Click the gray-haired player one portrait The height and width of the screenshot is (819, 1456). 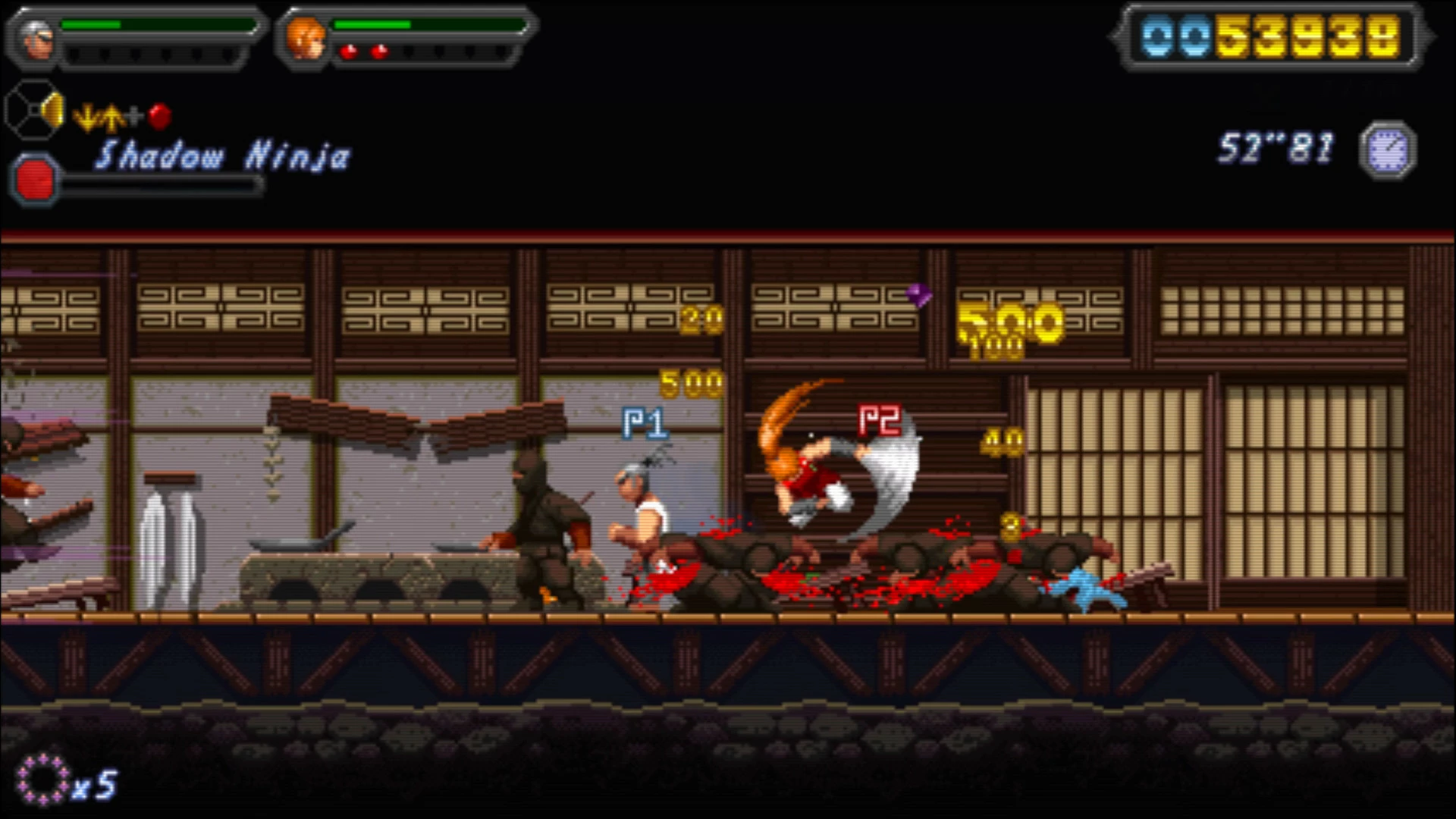tap(36, 38)
